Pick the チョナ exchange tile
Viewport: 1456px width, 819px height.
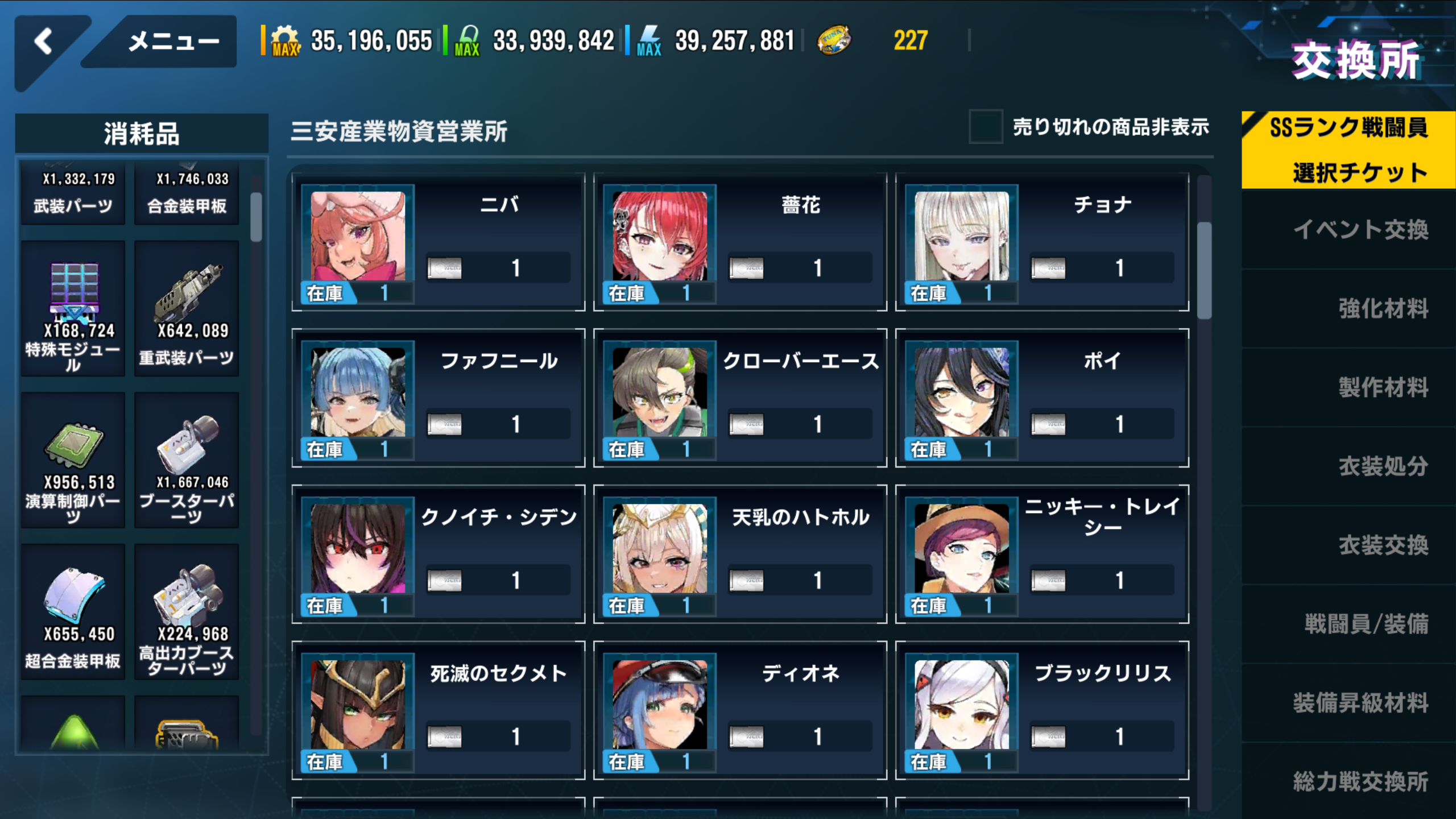(1042, 242)
